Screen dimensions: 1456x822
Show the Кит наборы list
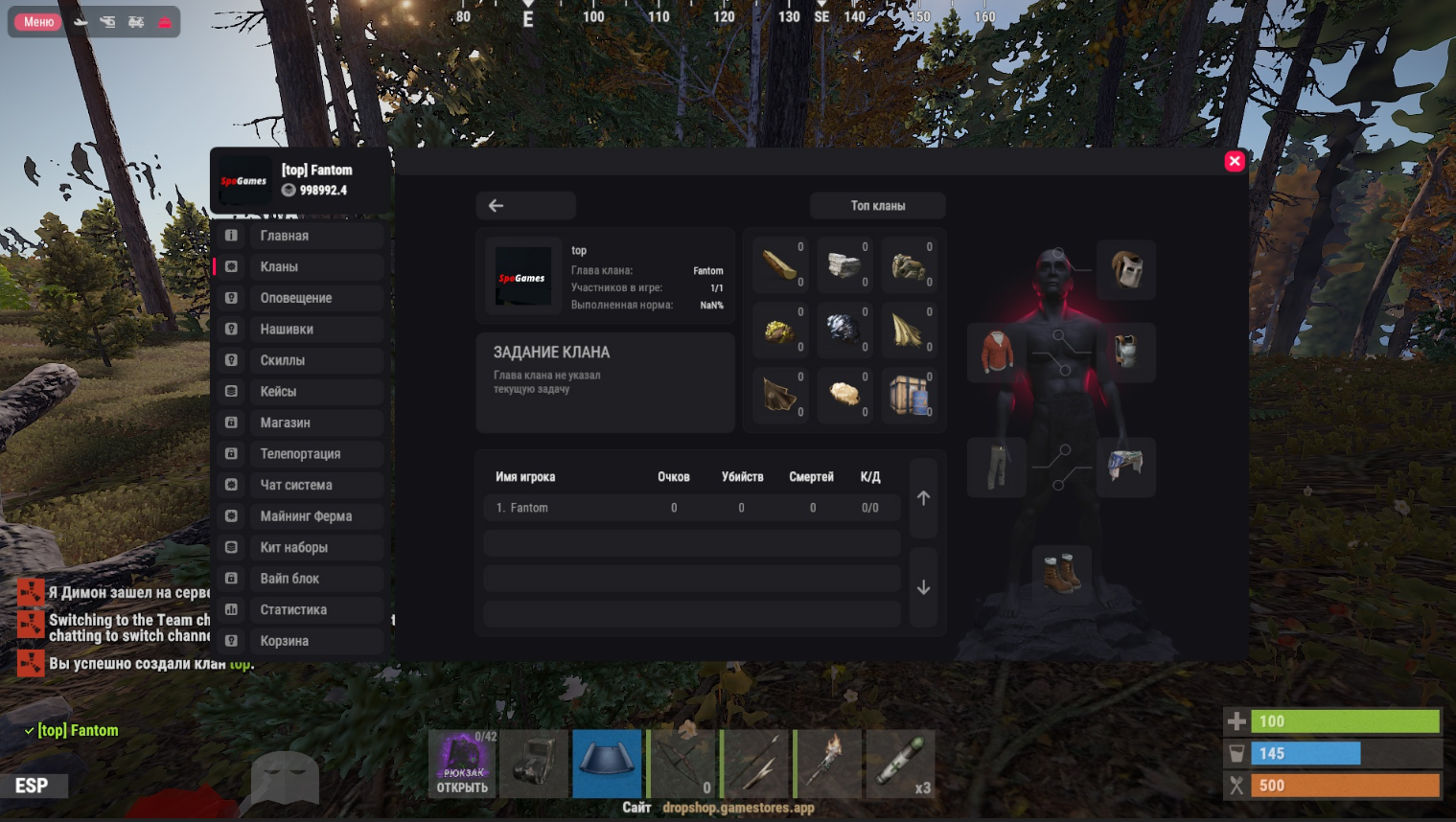point(299,547)
